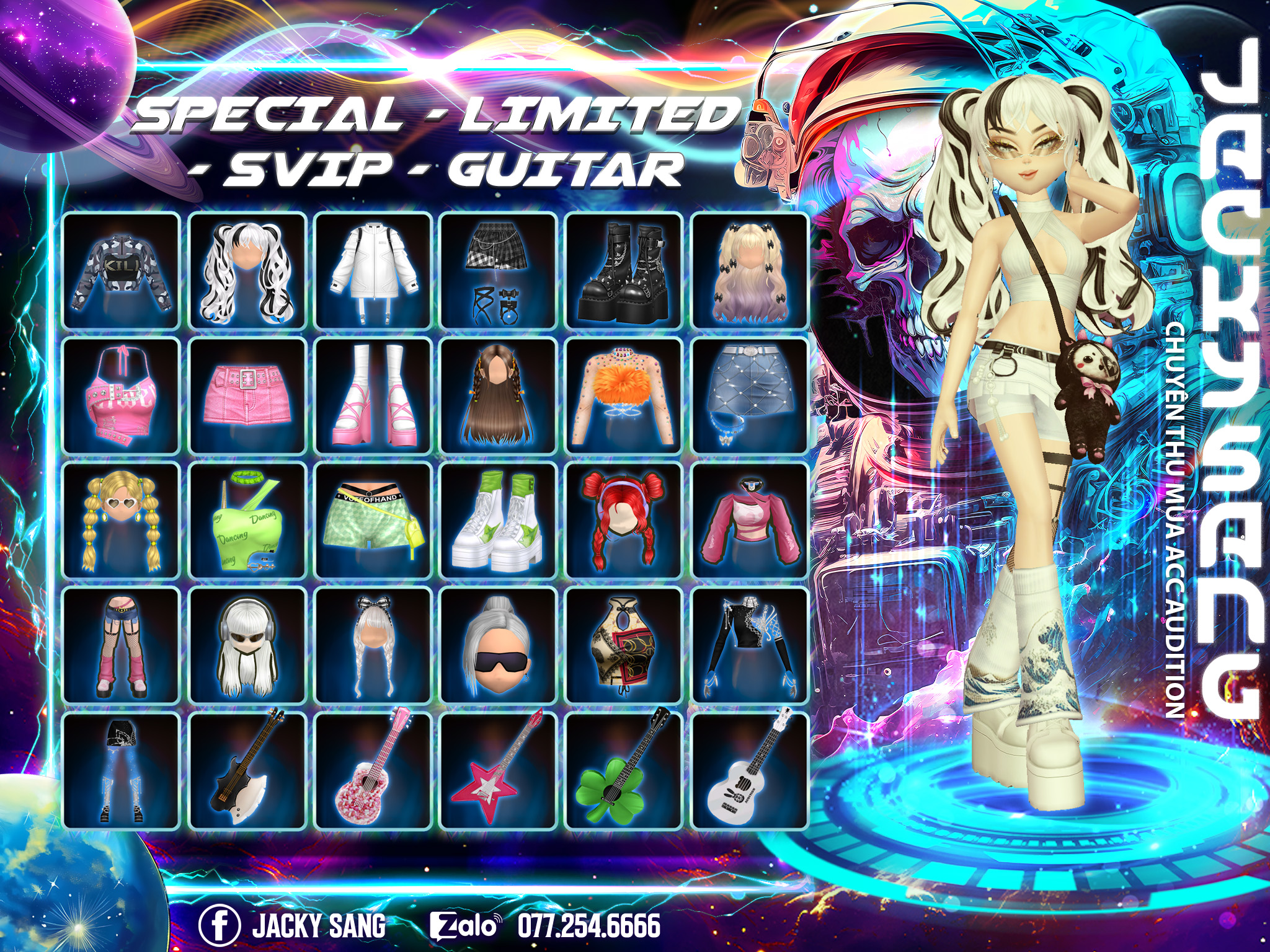Select the black axe-shaped guitar
This screenshot has height=952, width=1270.
247,772
